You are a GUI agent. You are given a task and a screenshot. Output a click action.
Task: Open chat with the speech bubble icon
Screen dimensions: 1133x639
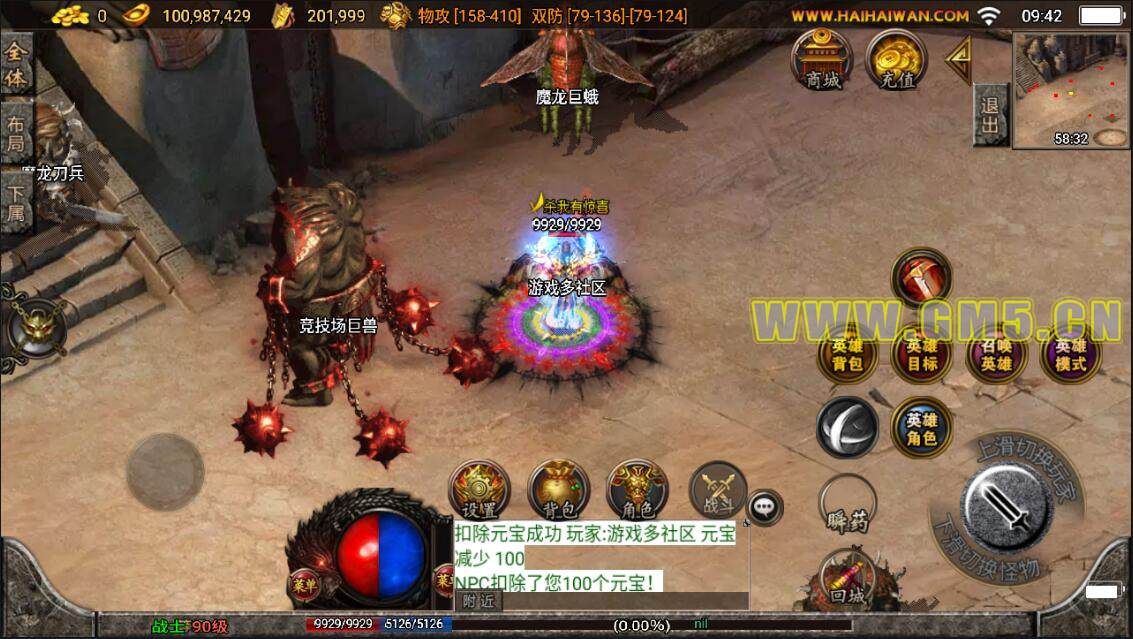tap(766, 508)
